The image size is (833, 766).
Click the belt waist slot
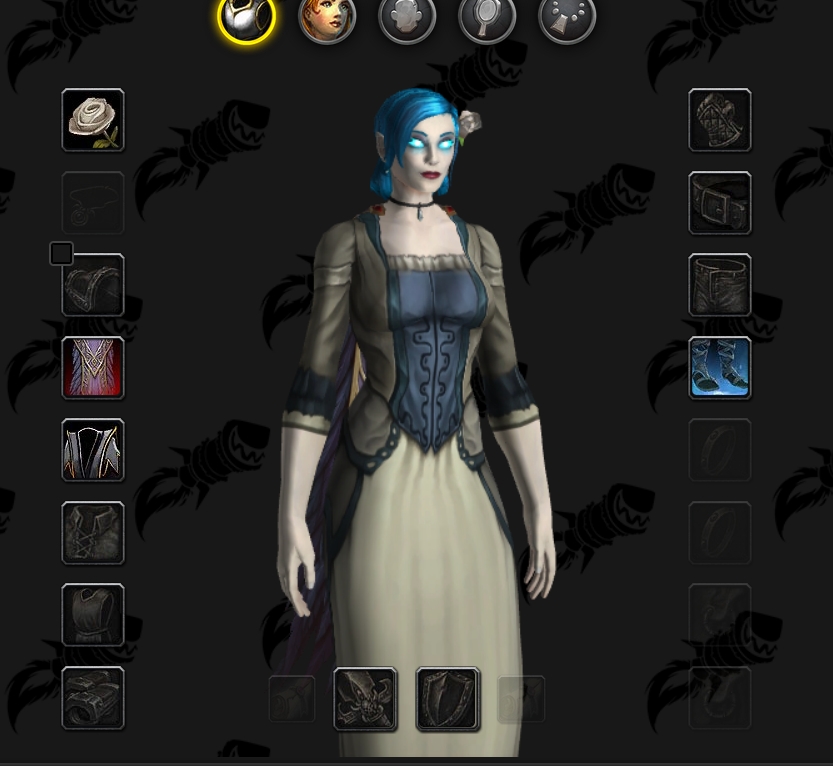[x=720, y=203]
